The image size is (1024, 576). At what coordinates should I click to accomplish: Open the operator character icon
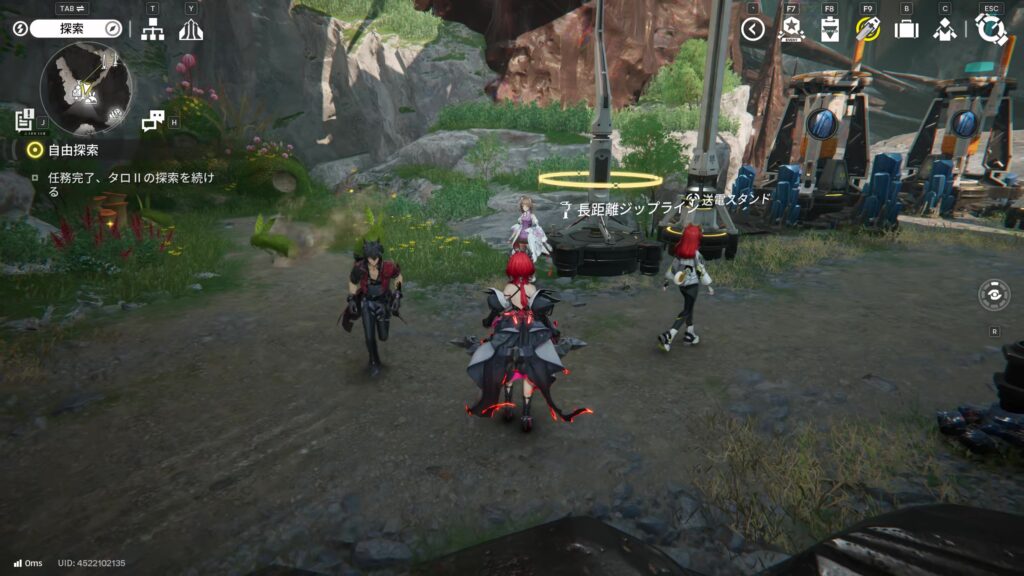coord(944,29)
